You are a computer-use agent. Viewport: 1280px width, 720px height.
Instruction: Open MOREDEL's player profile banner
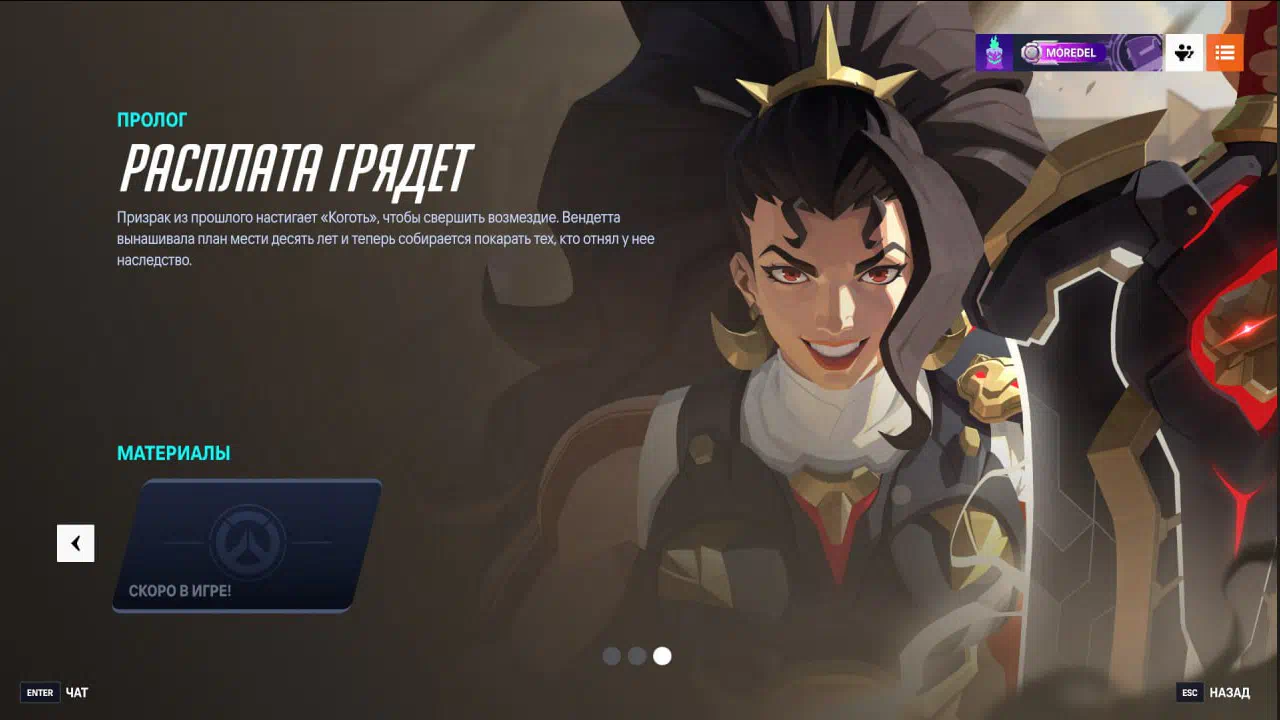[x=1069, y=52]
